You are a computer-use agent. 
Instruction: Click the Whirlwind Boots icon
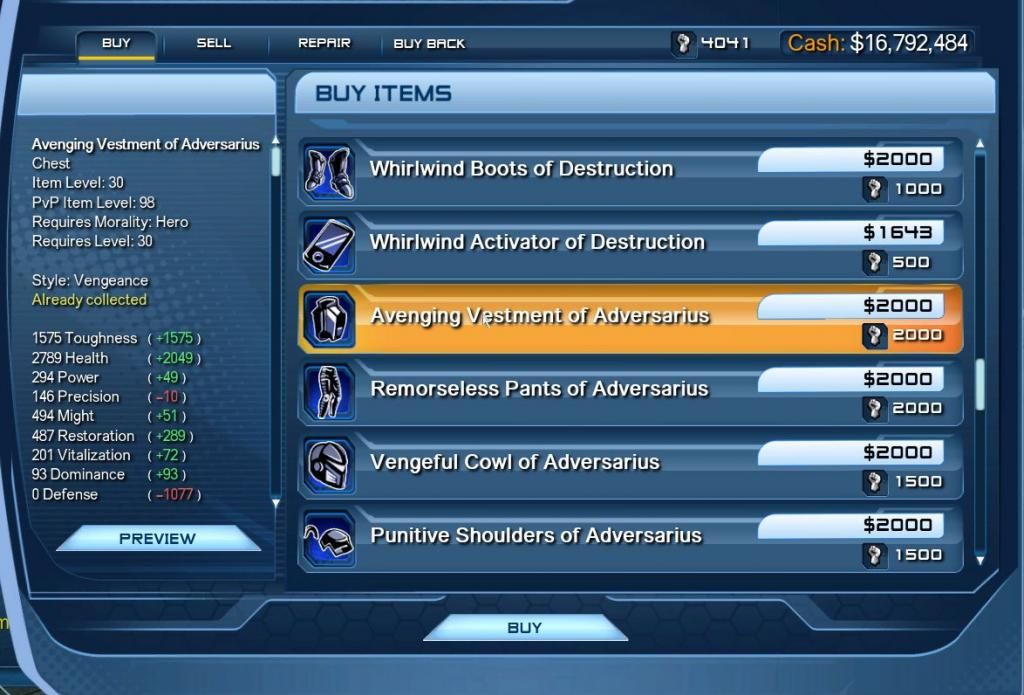[328, 172]
